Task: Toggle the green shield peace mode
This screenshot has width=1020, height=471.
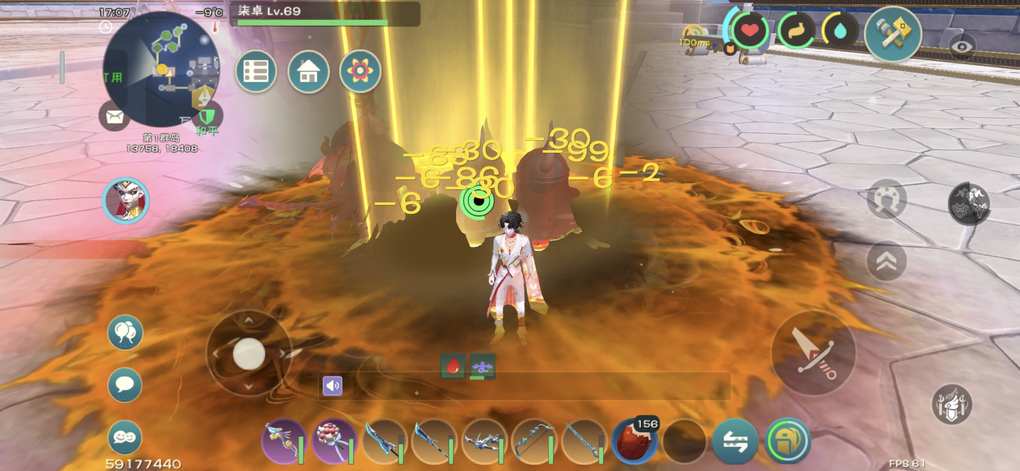Action: click(x=208, y=116)
